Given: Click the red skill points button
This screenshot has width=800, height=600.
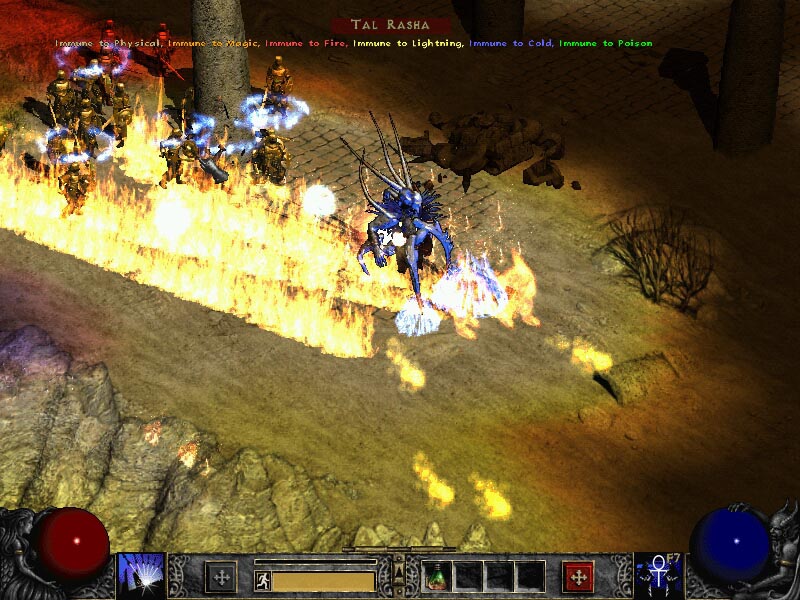Looking at the screenshot, I should 578,577.
